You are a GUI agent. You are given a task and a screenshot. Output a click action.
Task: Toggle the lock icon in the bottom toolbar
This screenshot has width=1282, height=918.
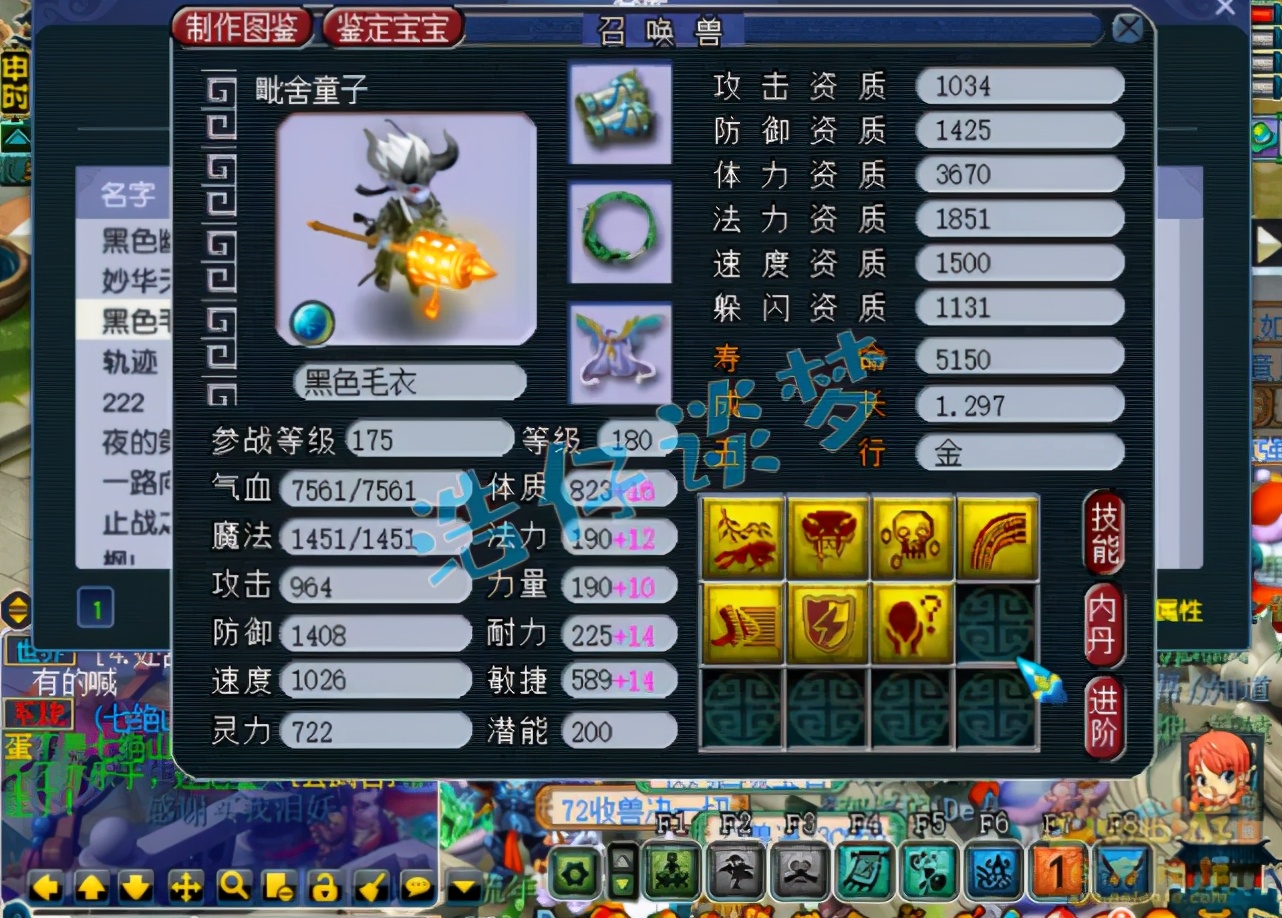[324, 887]
